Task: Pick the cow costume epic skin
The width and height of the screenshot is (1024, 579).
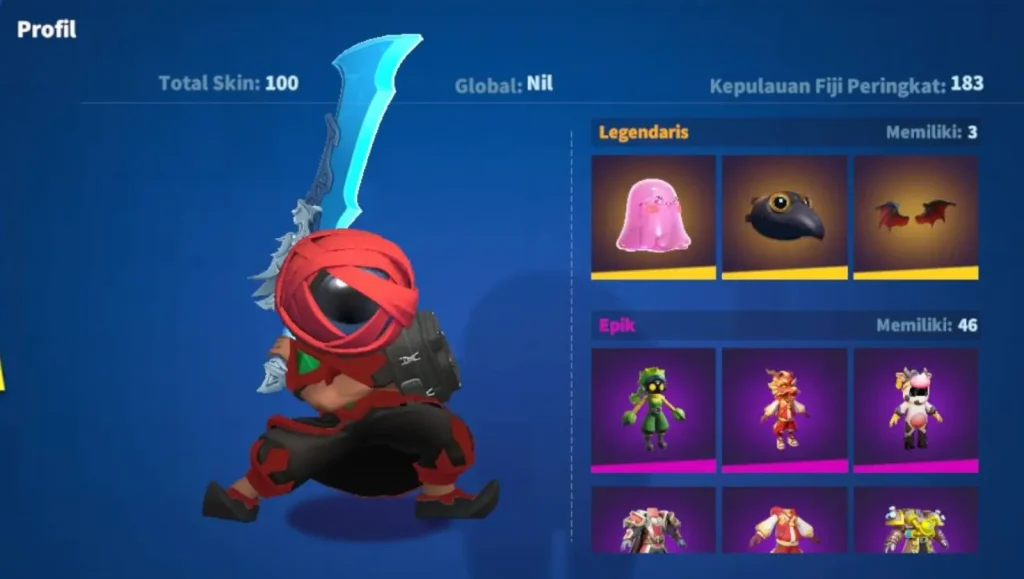Action: pyautogui.click(x=915, y=409)
